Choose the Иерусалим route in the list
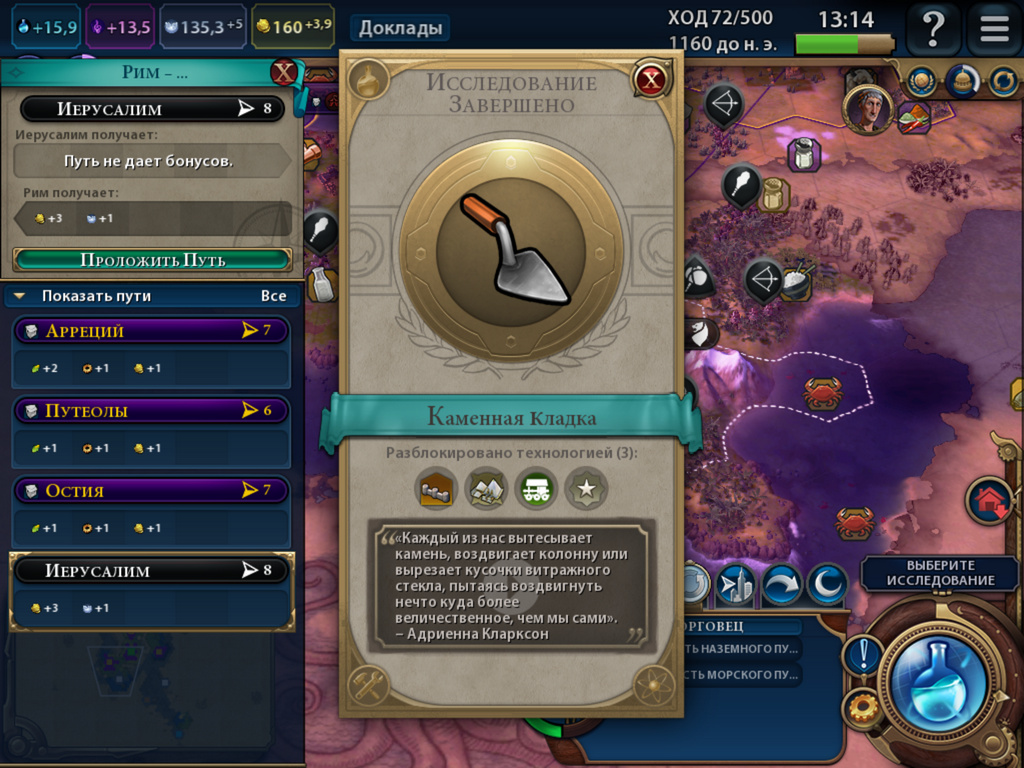Viewport: 1024px width, 768px height. point(150,571)
